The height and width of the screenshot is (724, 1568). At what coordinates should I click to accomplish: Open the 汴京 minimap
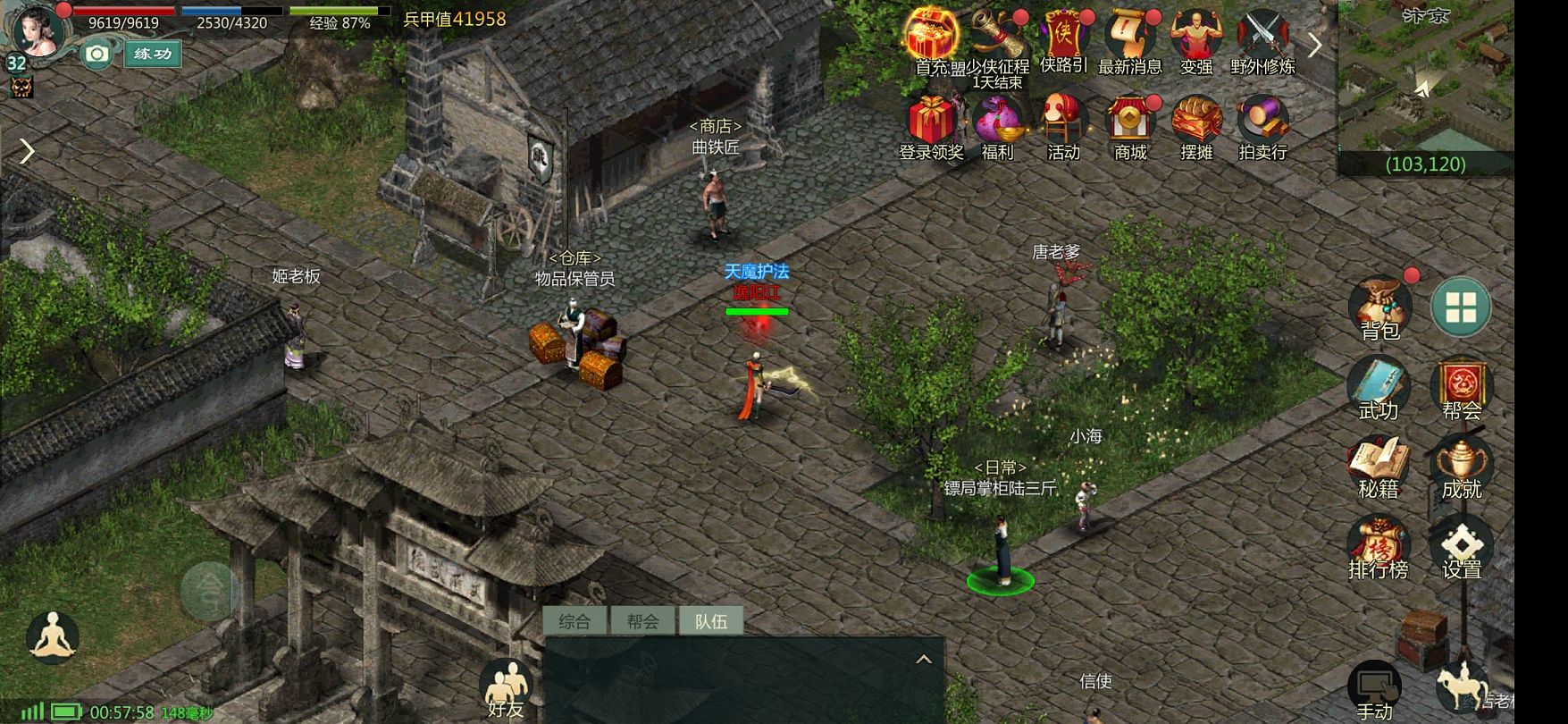click(x=1425, y=80)
